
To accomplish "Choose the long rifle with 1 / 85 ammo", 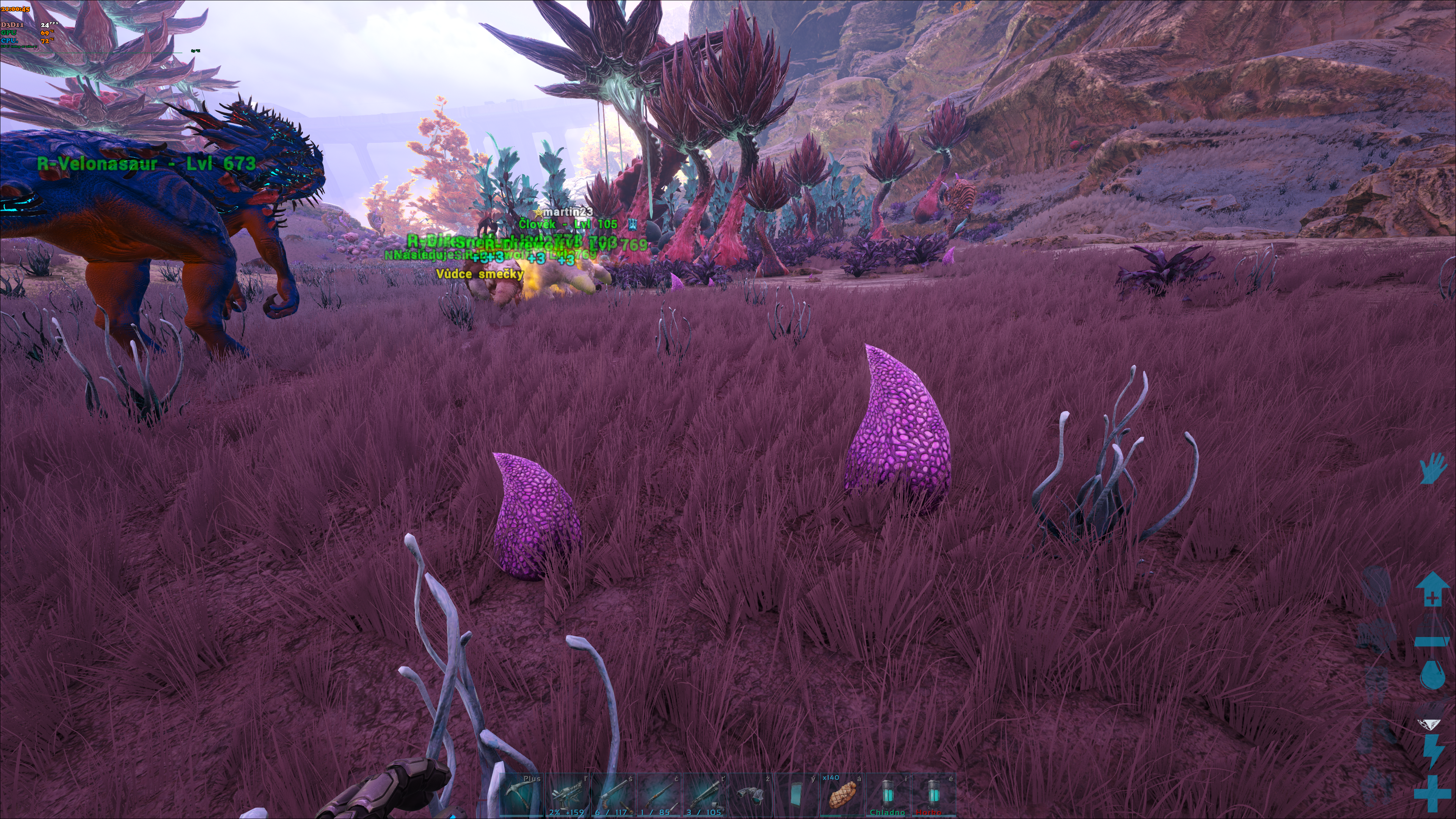I will [x=659, y=795].
